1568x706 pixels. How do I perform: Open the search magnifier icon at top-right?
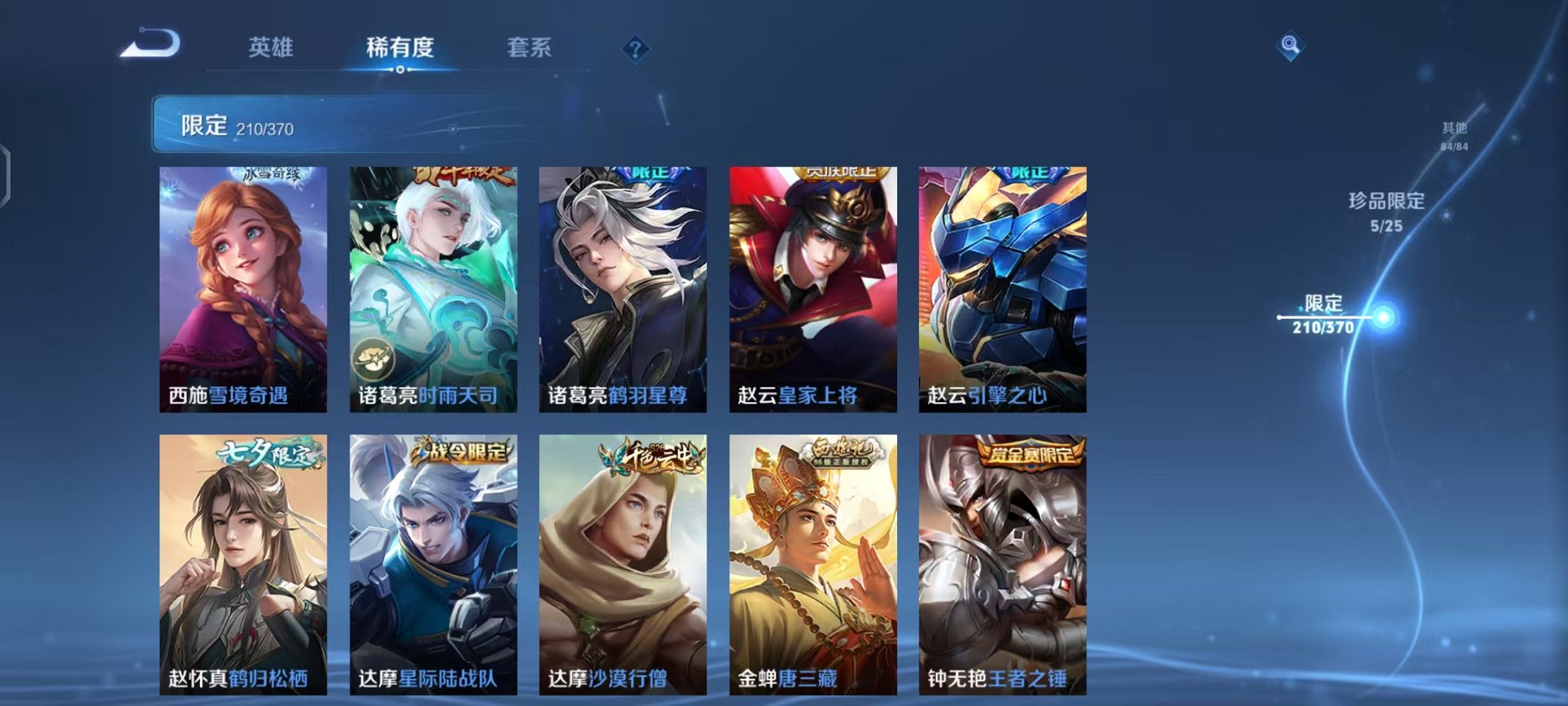(1291, 44)
